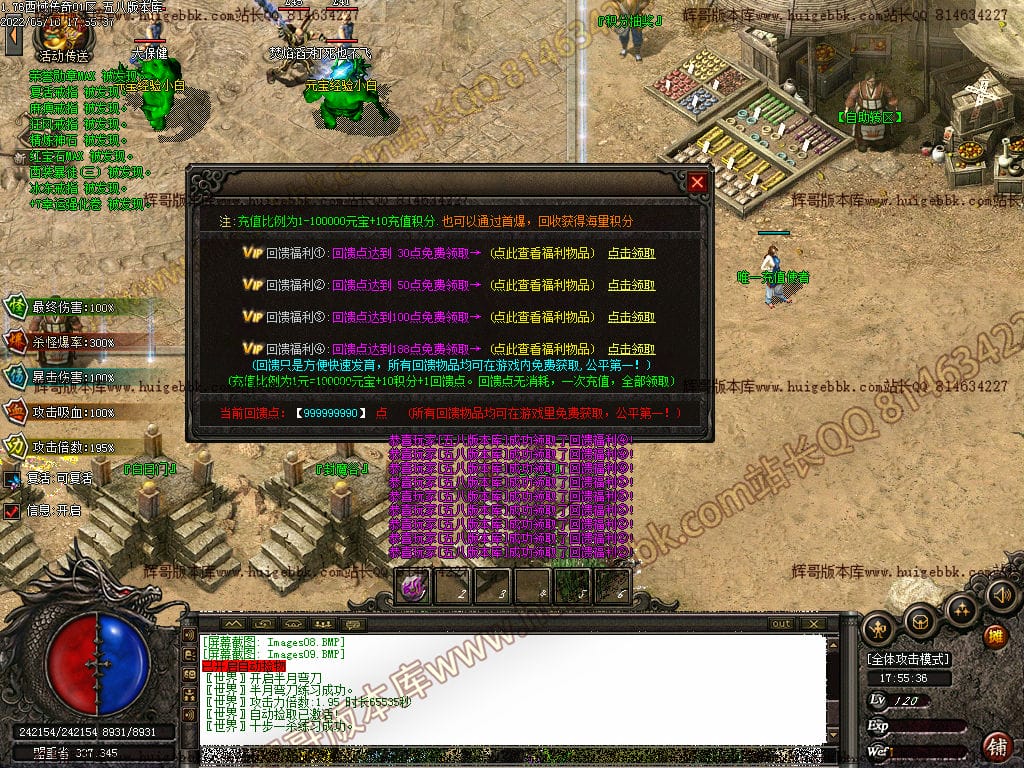1024x768 pixels.
Task: Collapse the left panel with orange arrow
Action: [x=12, y=38]
